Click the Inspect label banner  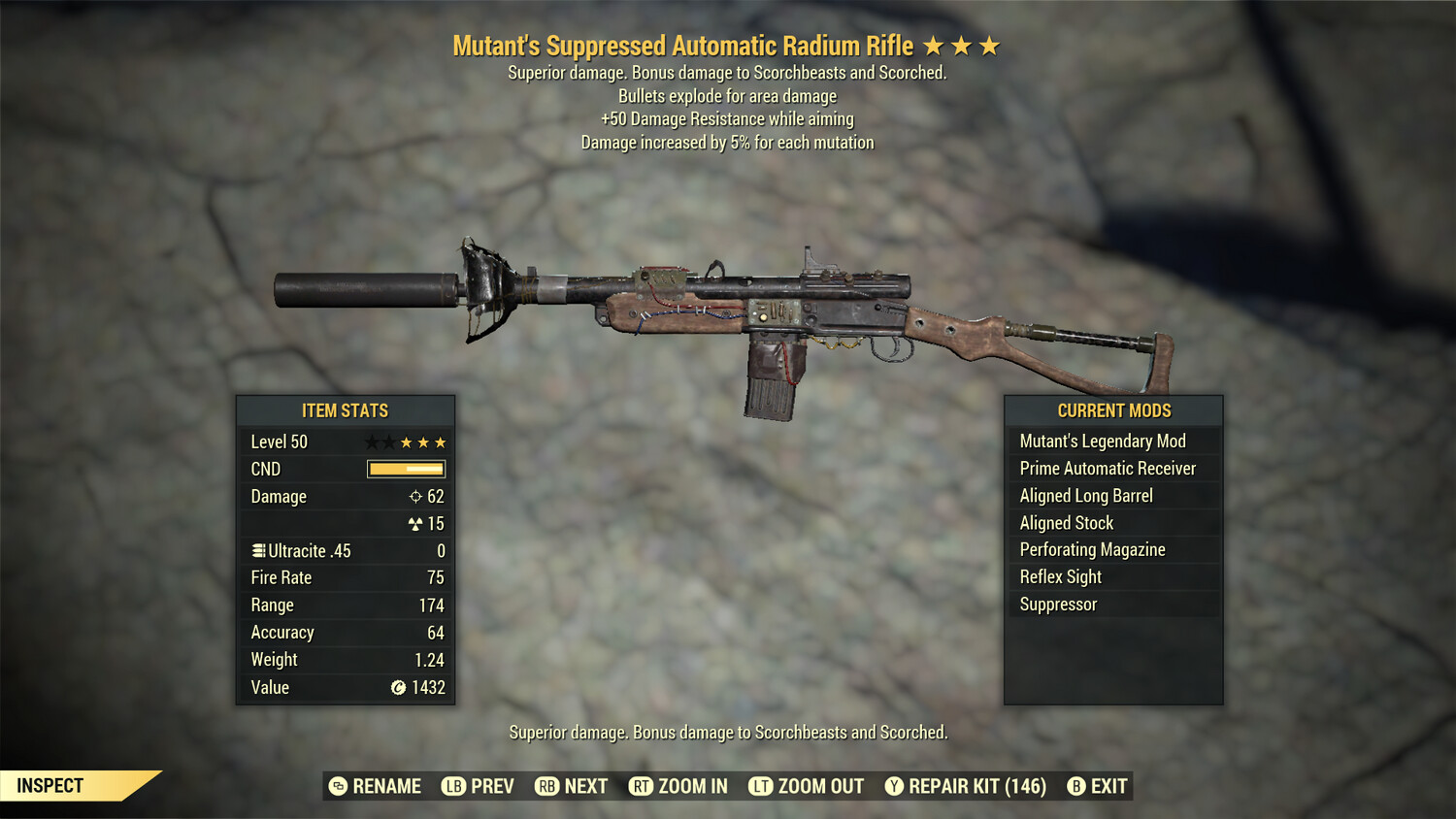pos(50,785)
